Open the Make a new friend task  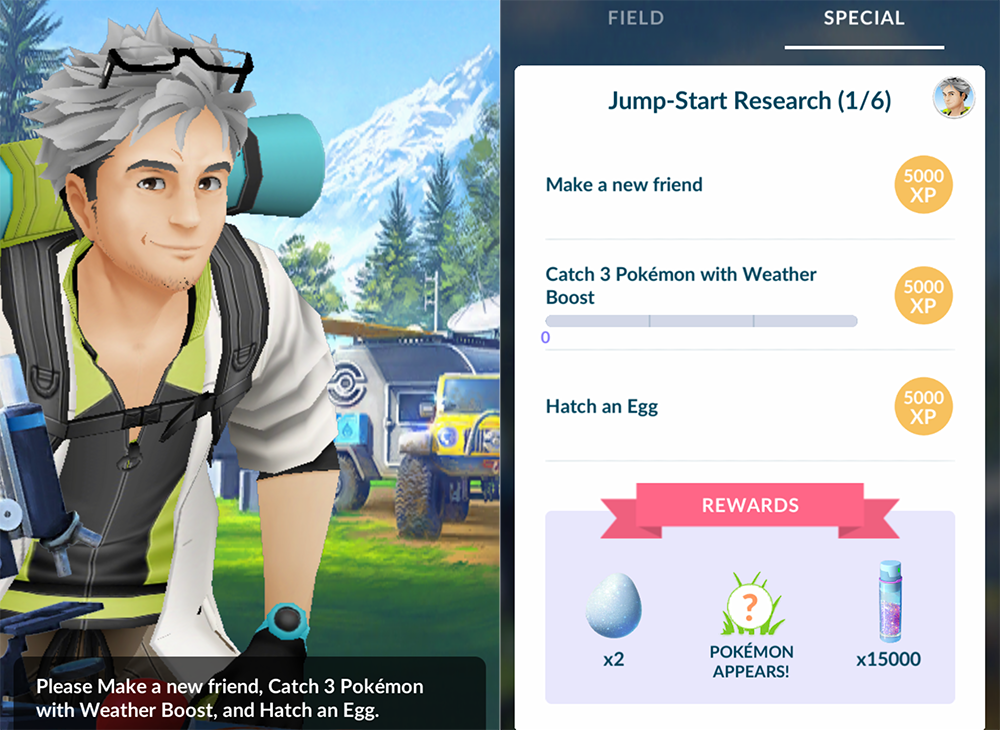point(624,185)
